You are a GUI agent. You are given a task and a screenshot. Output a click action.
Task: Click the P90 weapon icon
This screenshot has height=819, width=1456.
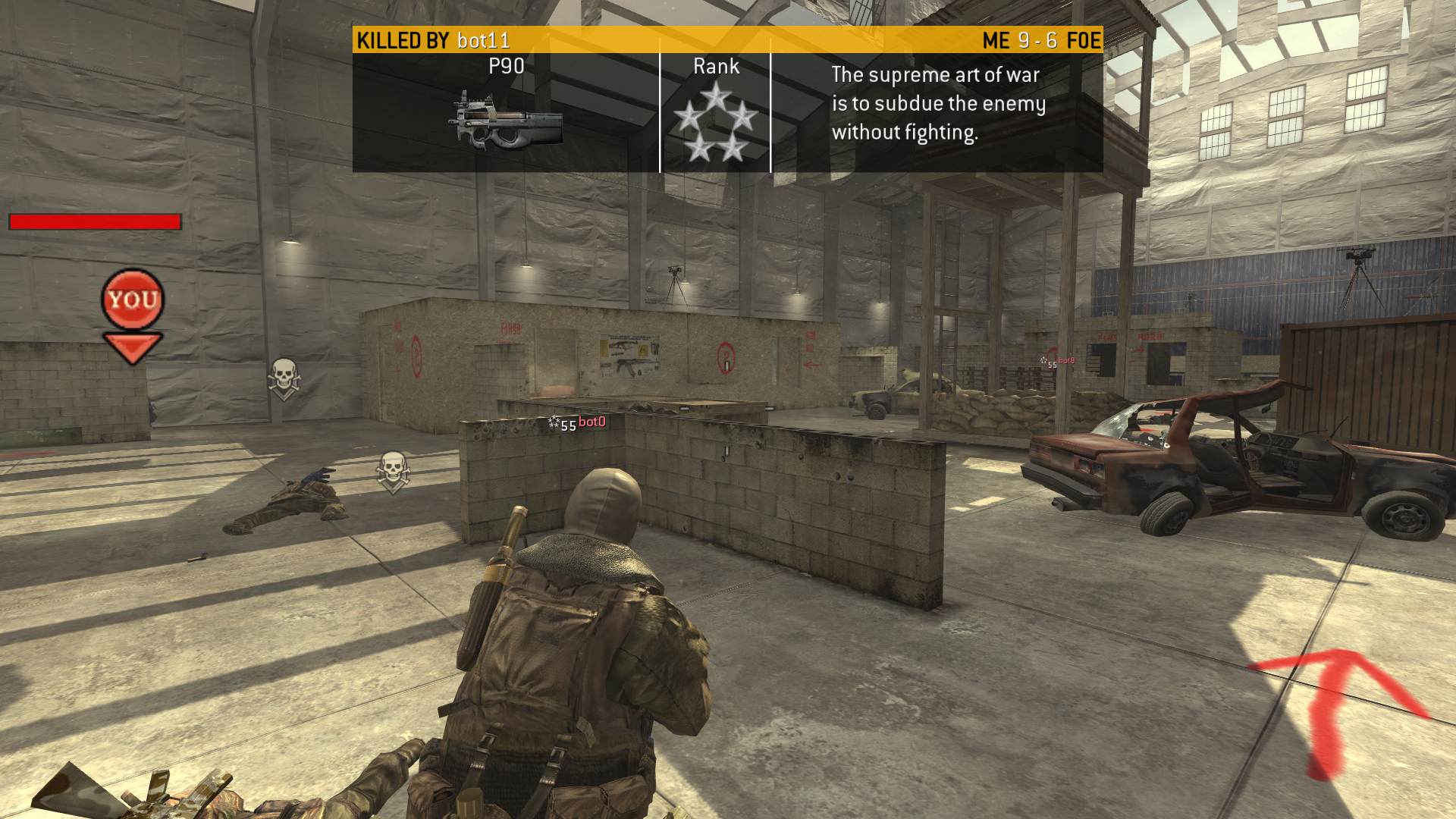pyautogui.click(x=507, y=121)
